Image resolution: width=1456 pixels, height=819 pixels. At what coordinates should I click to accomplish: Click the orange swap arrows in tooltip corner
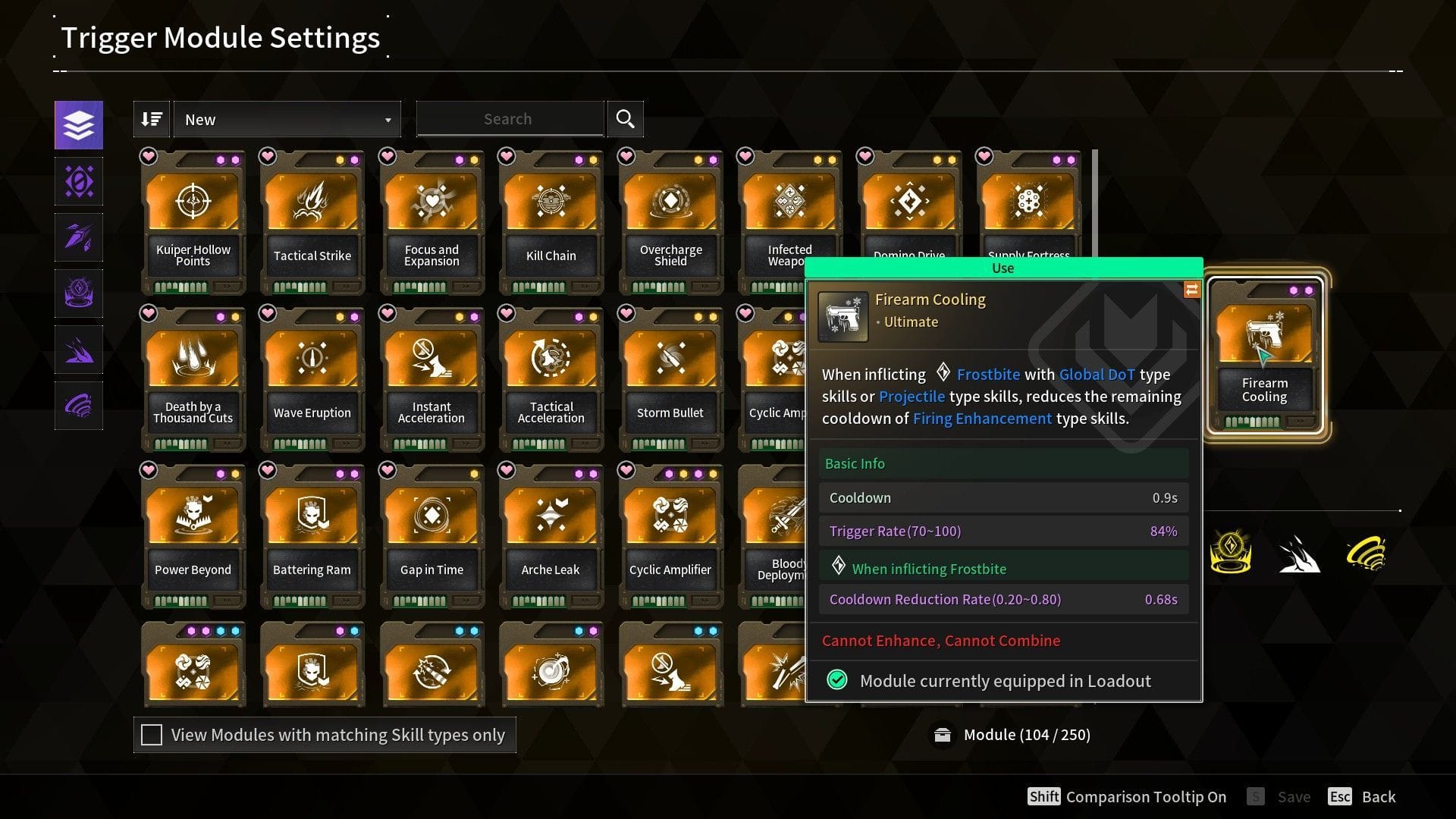[x=1191, y=290]
